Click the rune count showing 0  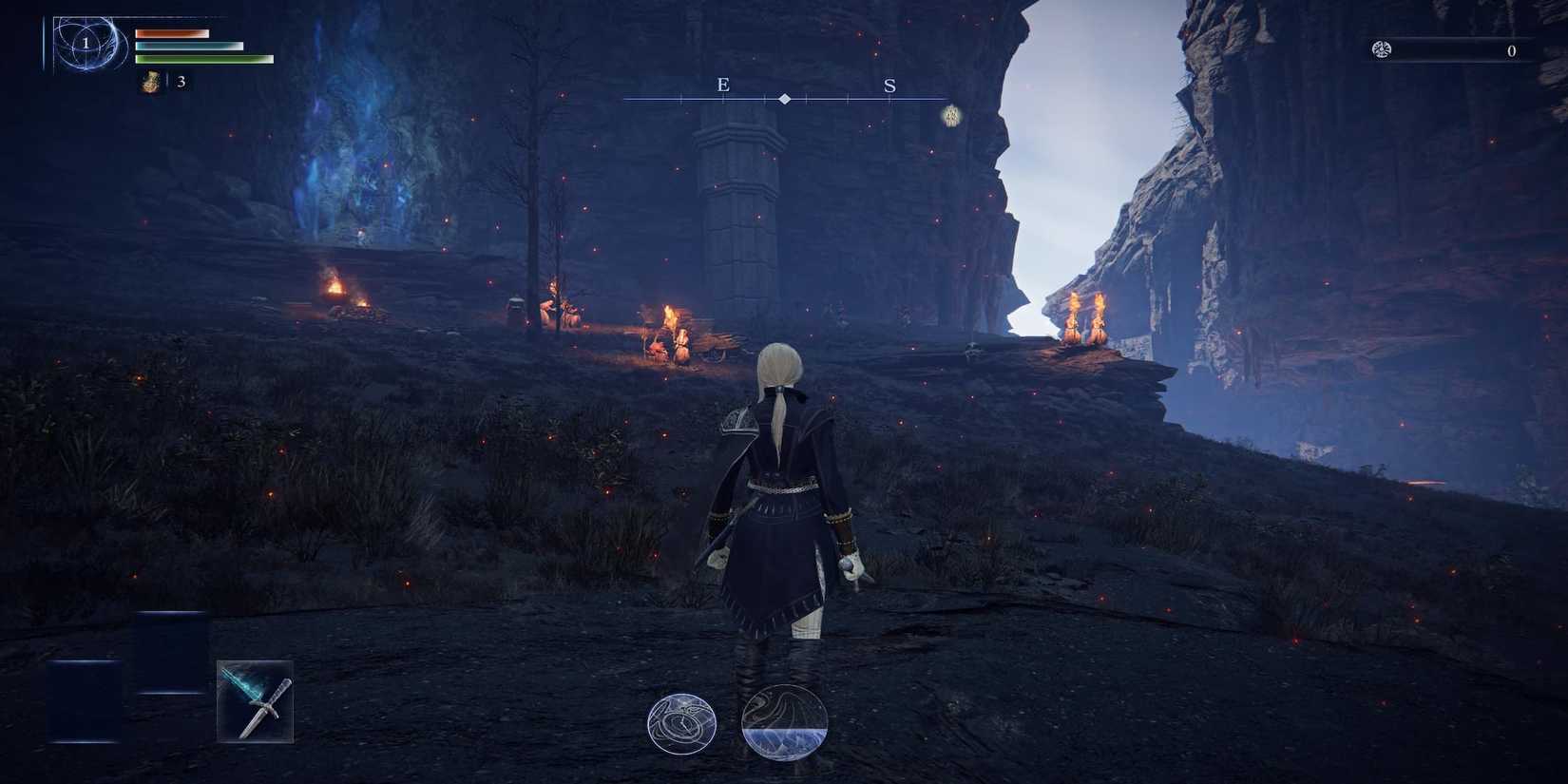[1511, 52]
